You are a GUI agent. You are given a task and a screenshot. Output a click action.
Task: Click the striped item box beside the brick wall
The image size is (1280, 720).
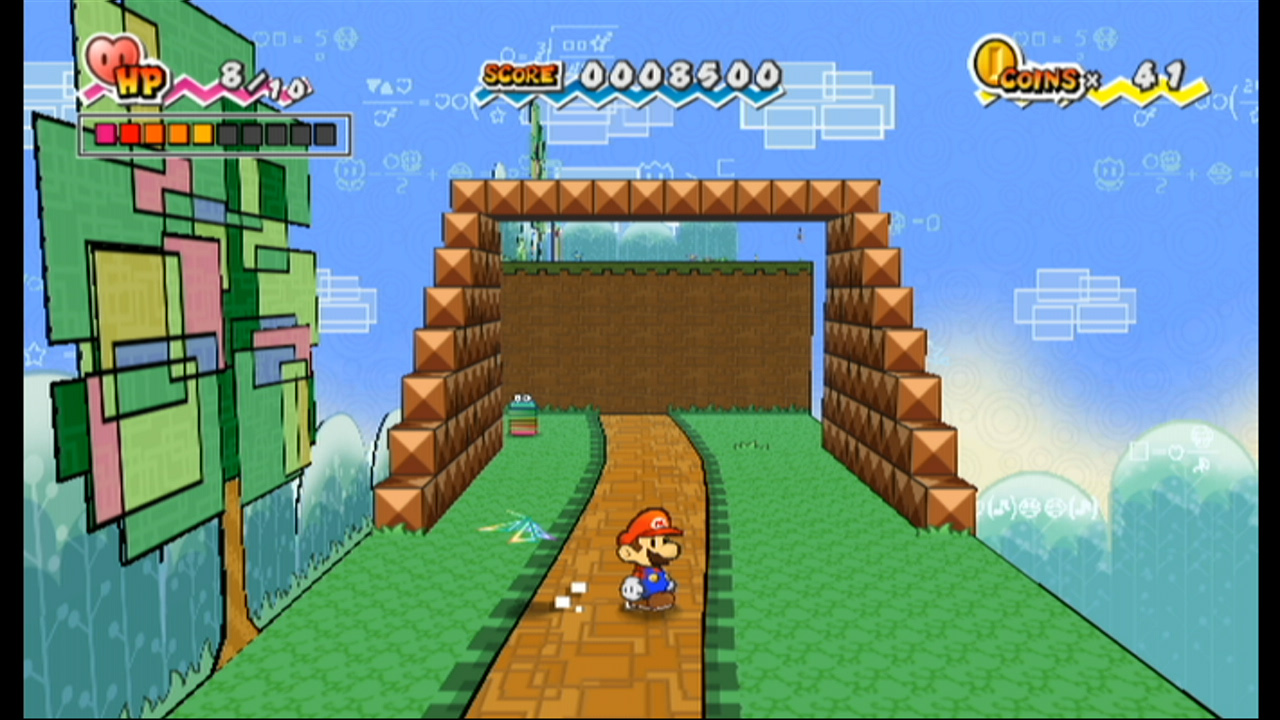point(524,415)
